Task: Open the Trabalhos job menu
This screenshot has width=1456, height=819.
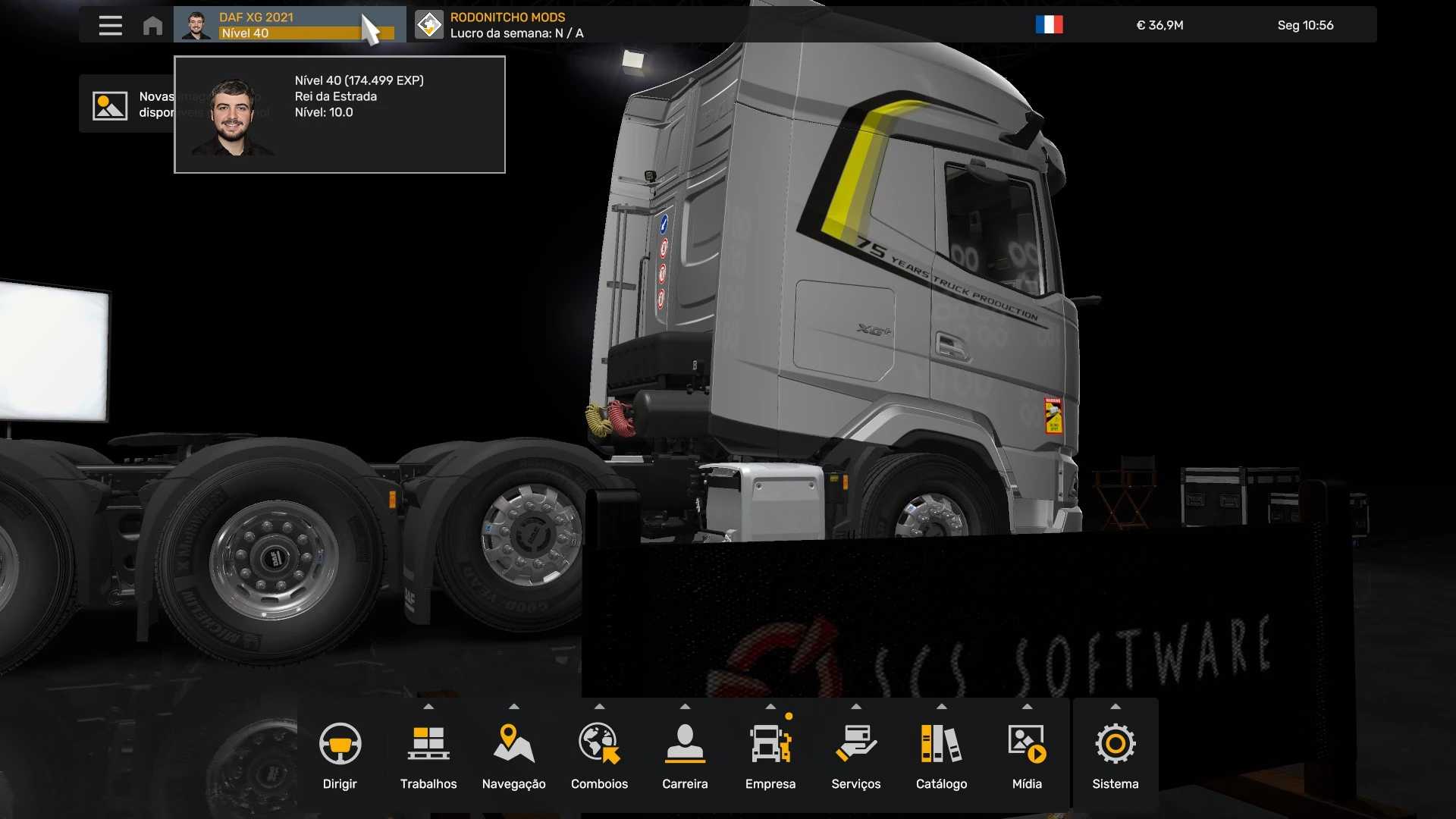Action: point(428,755)
